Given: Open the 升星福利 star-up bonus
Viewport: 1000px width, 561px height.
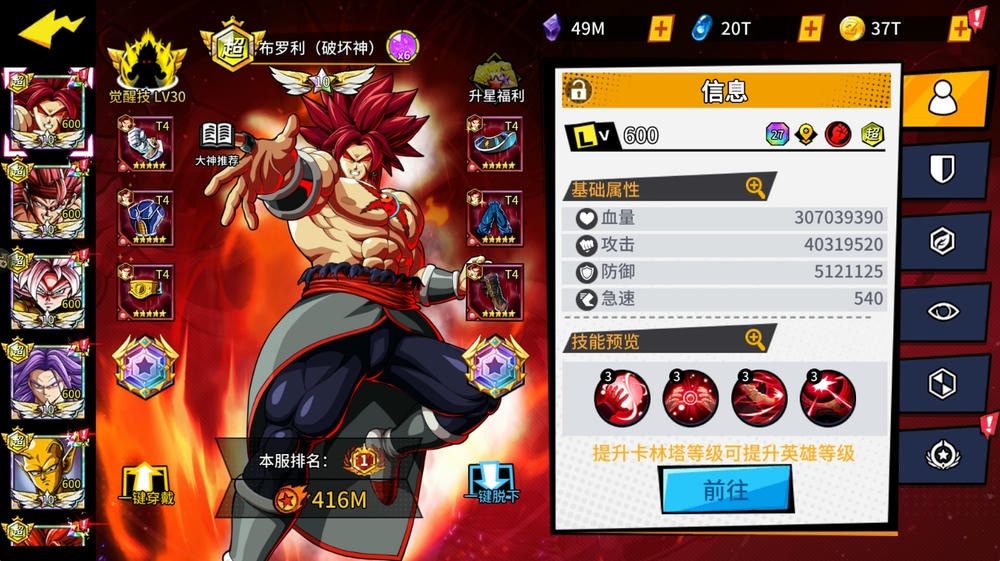Looking at the screenshot, I should coord(497,78).
